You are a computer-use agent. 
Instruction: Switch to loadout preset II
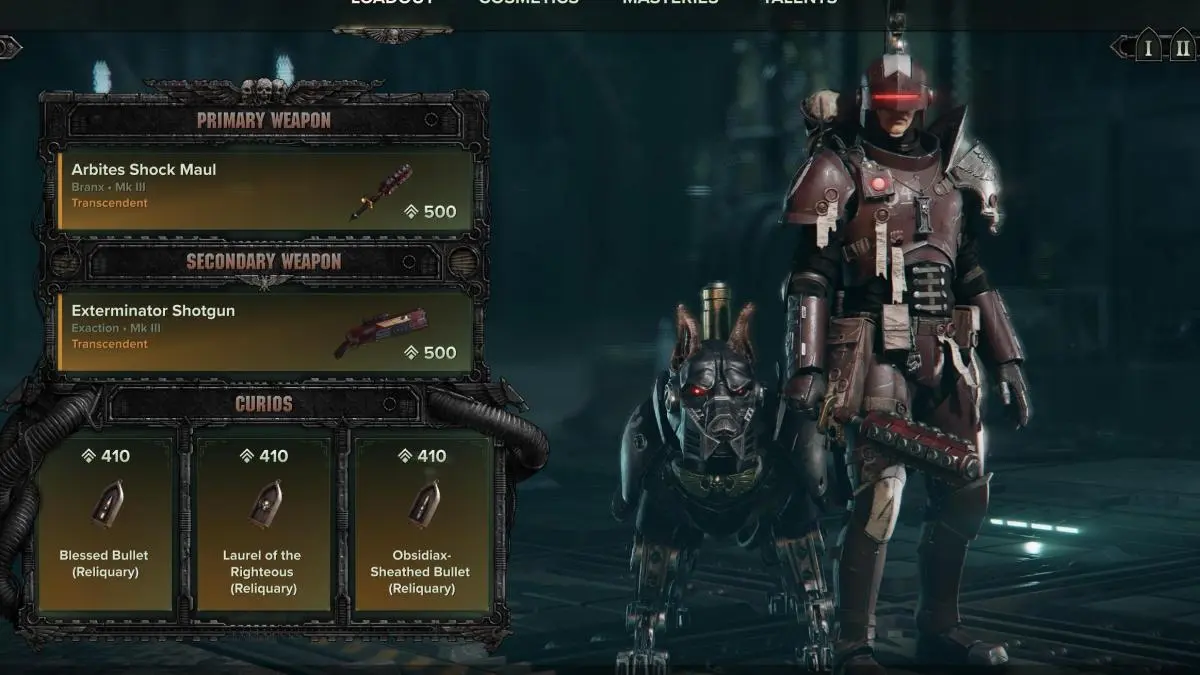tap(1182, 47)
